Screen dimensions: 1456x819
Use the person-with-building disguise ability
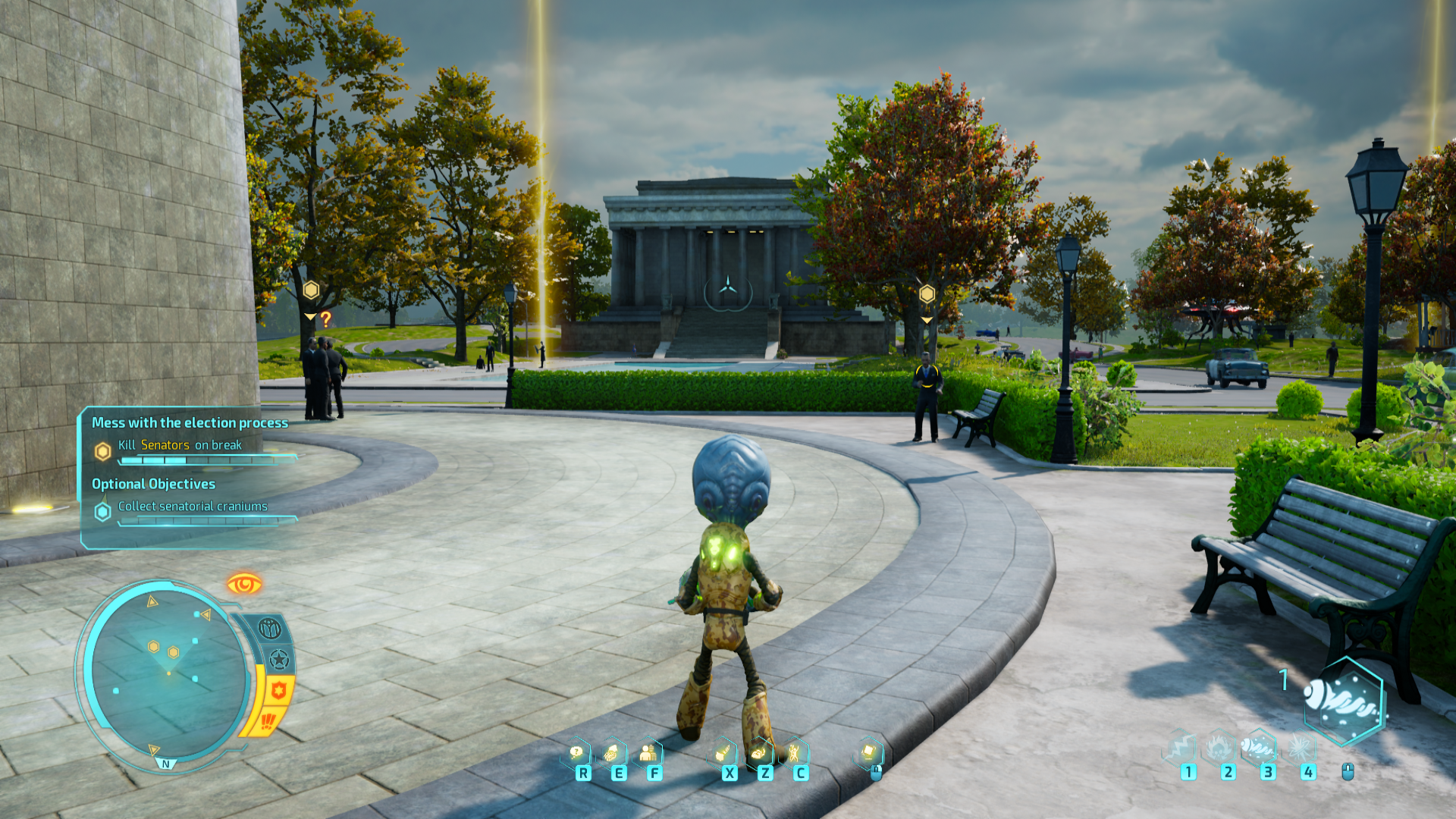648,753
